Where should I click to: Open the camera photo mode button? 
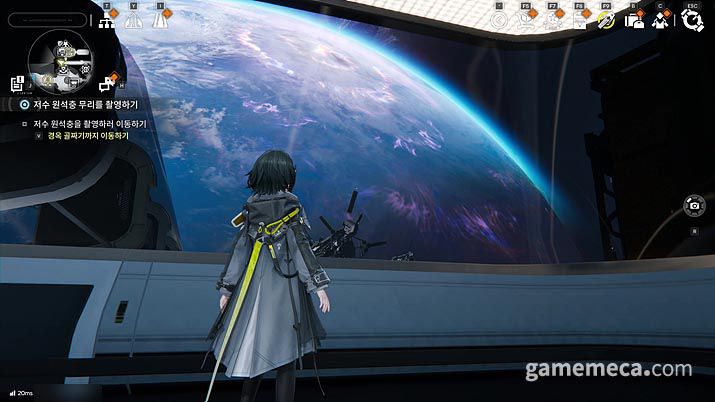(x=693, y=206)
